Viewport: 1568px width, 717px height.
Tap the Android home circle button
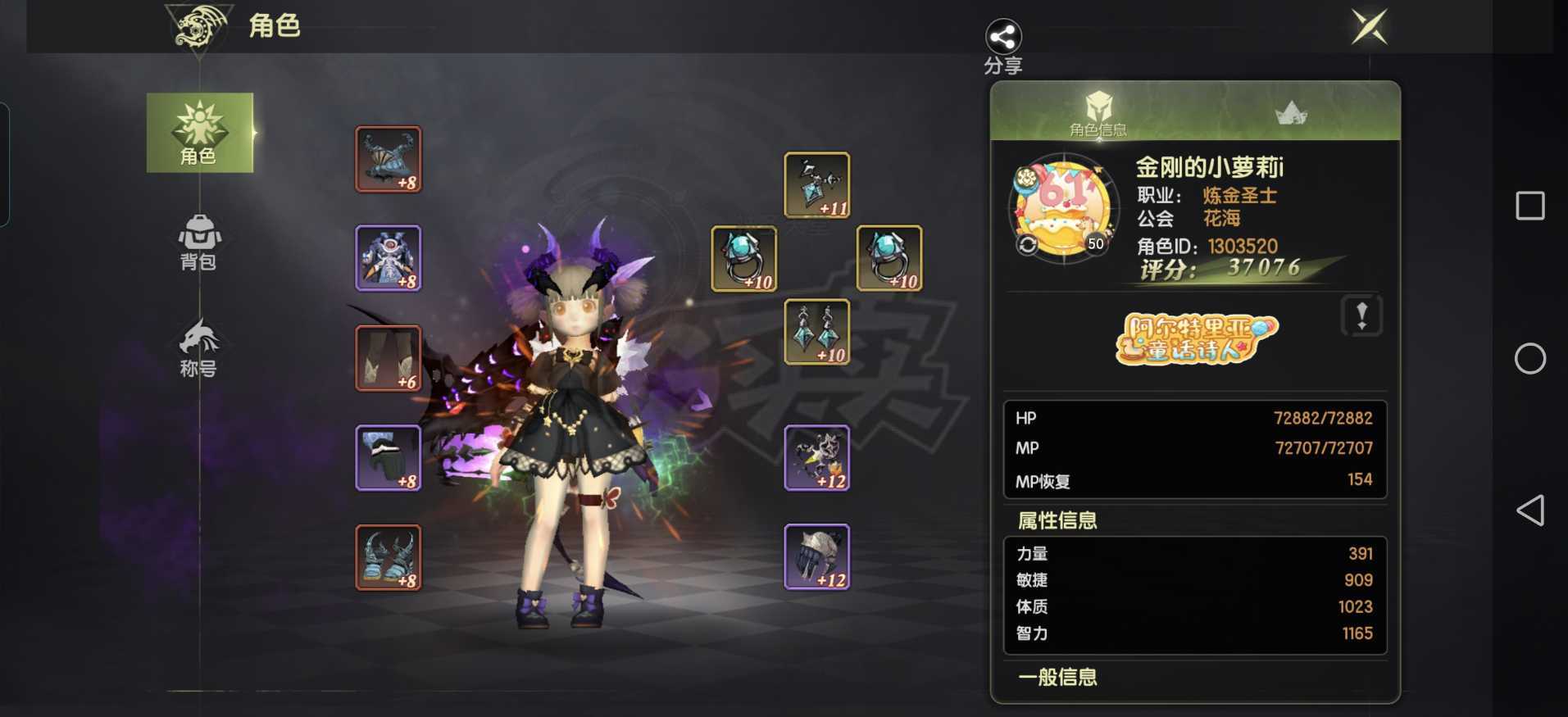(x=1529, y=359)
